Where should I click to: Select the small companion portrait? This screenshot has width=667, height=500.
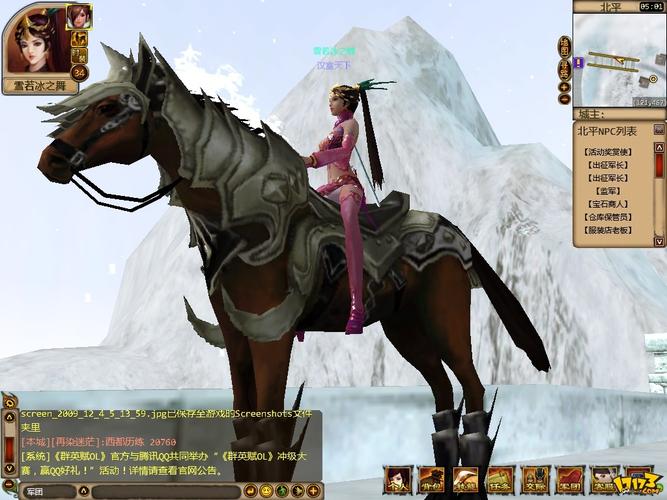pyautogui.click(x=79, y=16)
